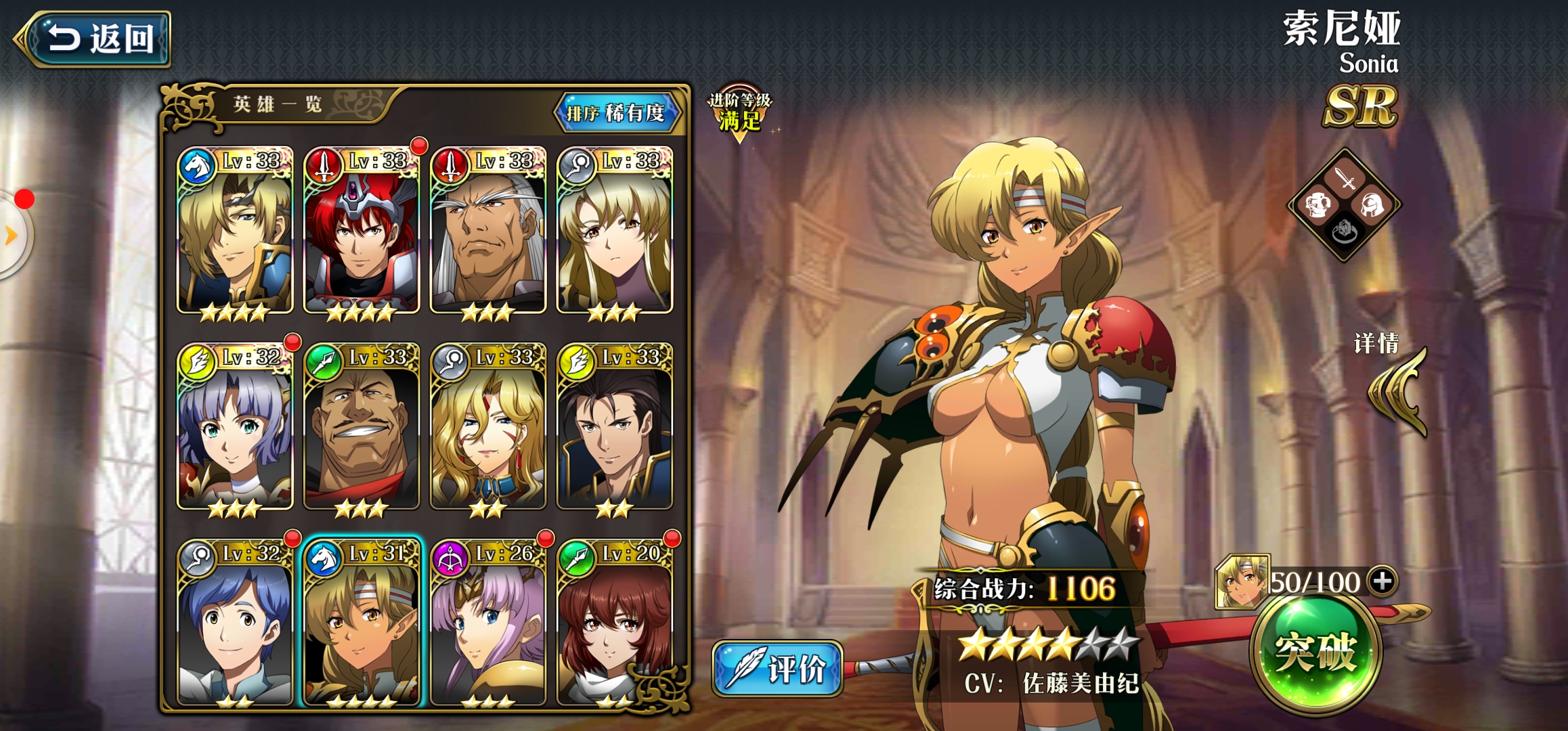Tap the green 突破 breakthrough button

point(1315,652)
